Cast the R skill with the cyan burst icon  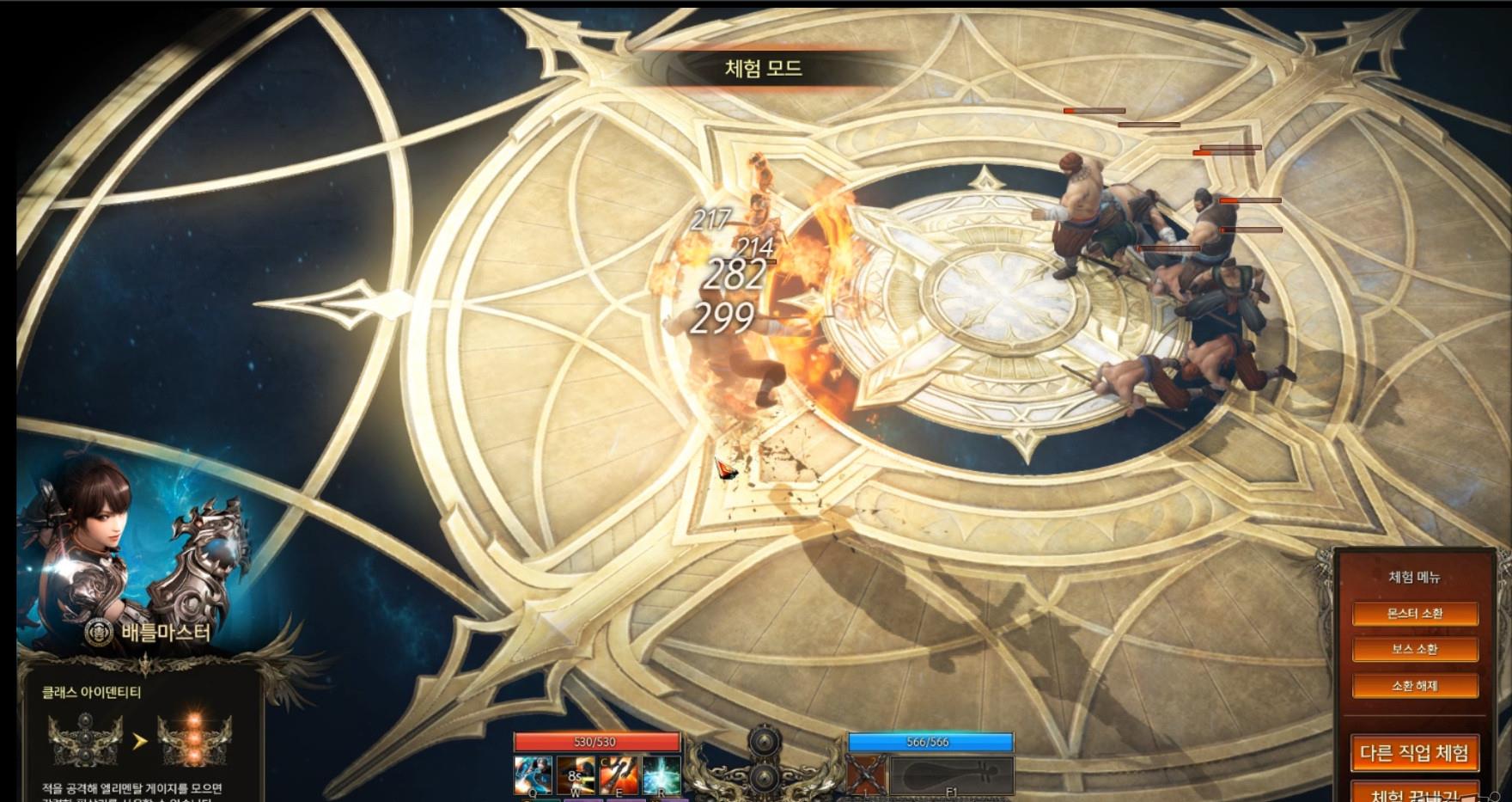pyautogui.click(x=661, y=775)
